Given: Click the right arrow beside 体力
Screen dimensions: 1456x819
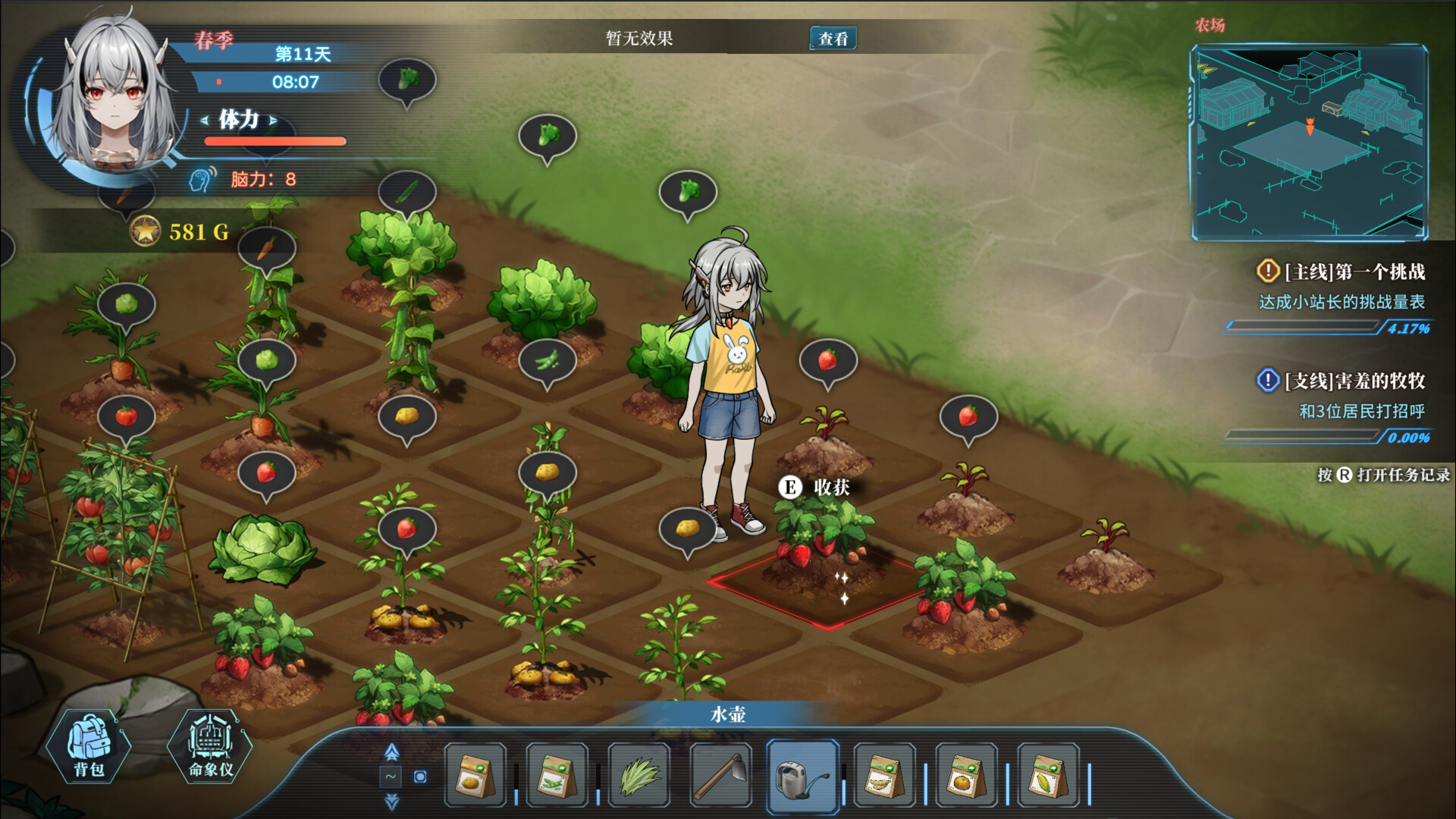Looking at the screenshot, I should click(x=273, y=120).
